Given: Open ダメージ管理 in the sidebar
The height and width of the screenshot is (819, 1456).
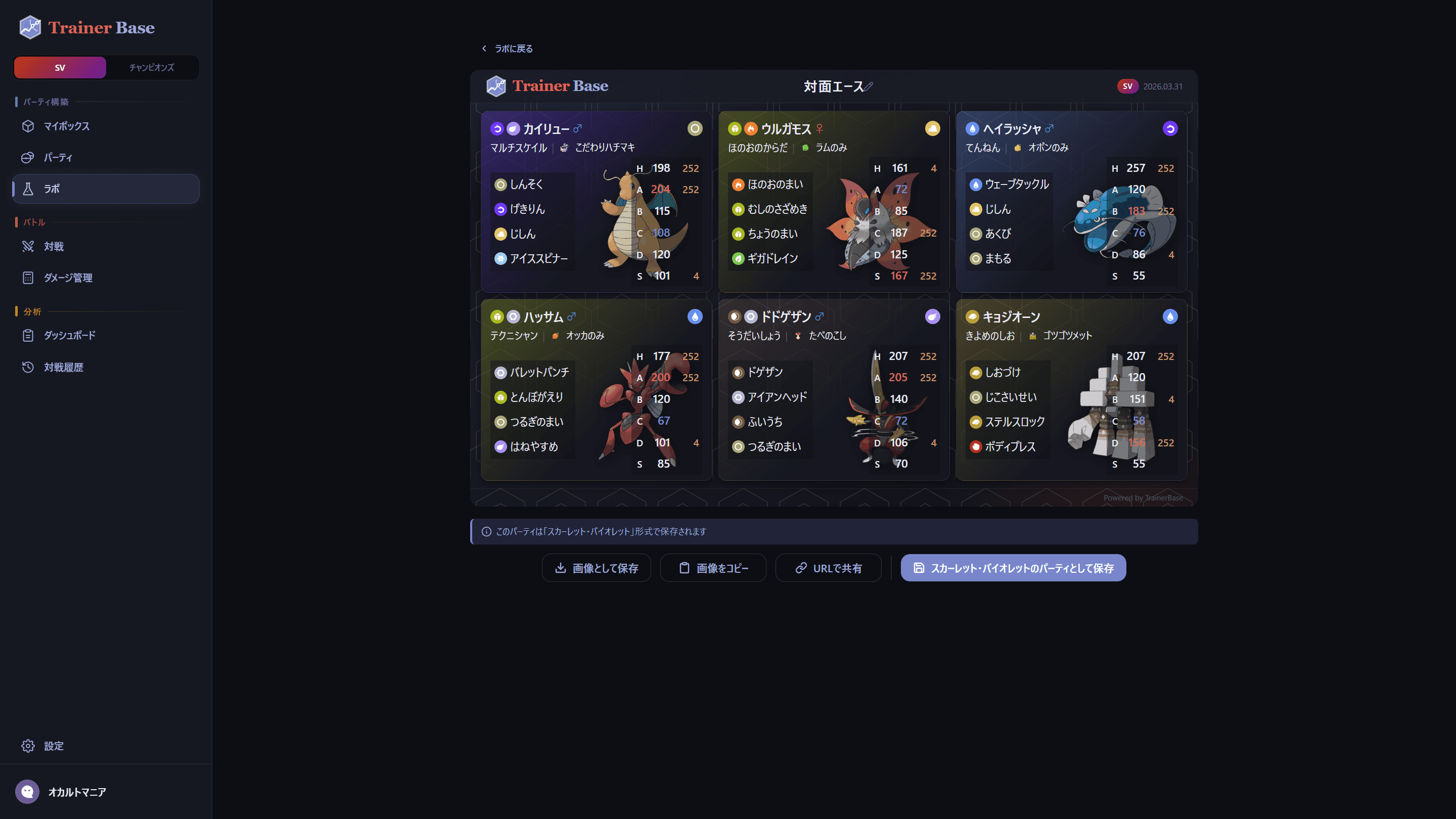Looking at the screenshot, I should pos(68,278).
